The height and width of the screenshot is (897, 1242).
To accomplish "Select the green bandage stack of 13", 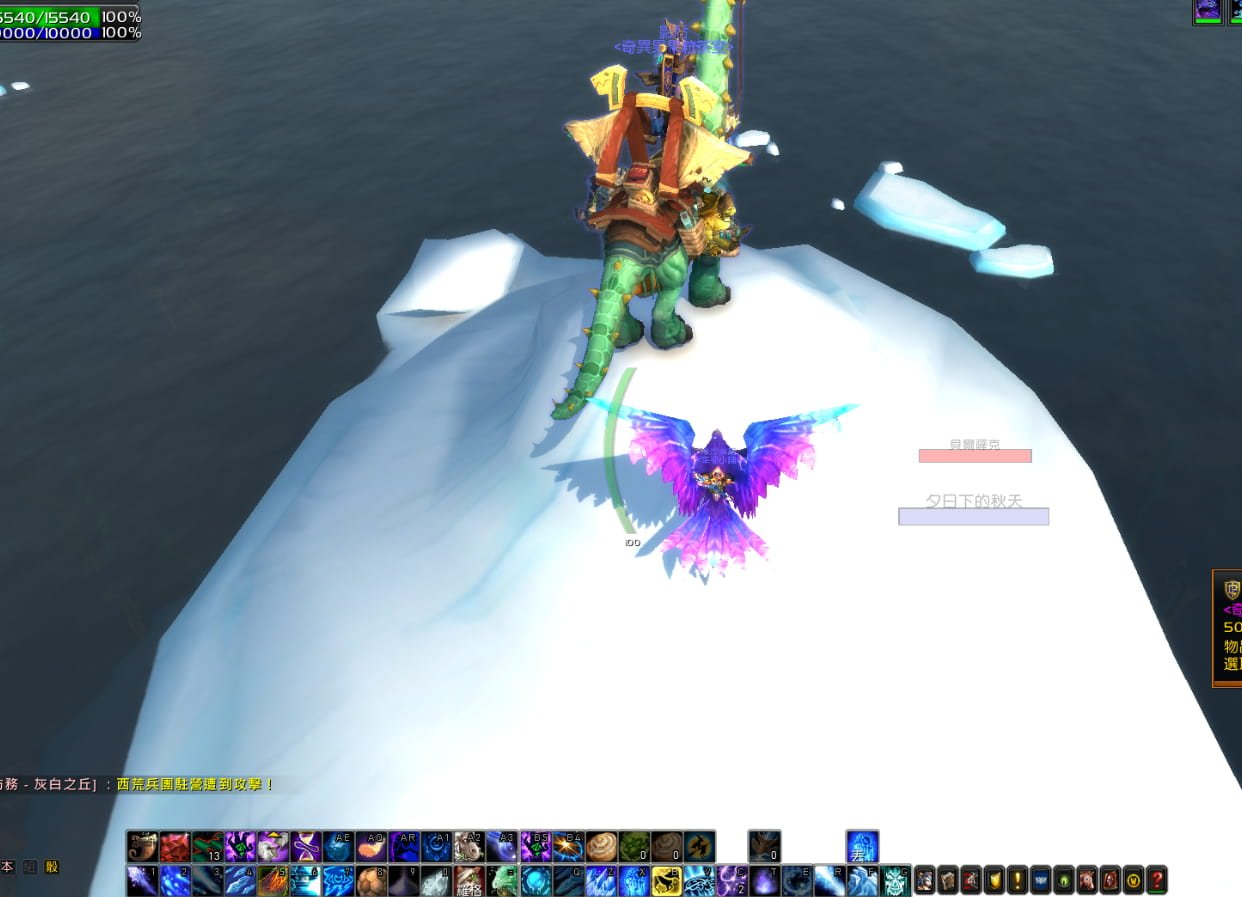I will pos(208,847).
